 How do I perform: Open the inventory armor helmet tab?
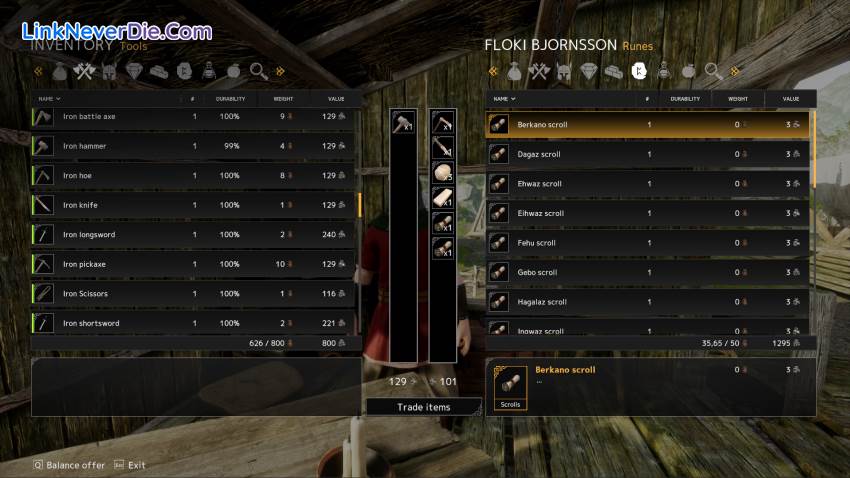coord(109,71)
